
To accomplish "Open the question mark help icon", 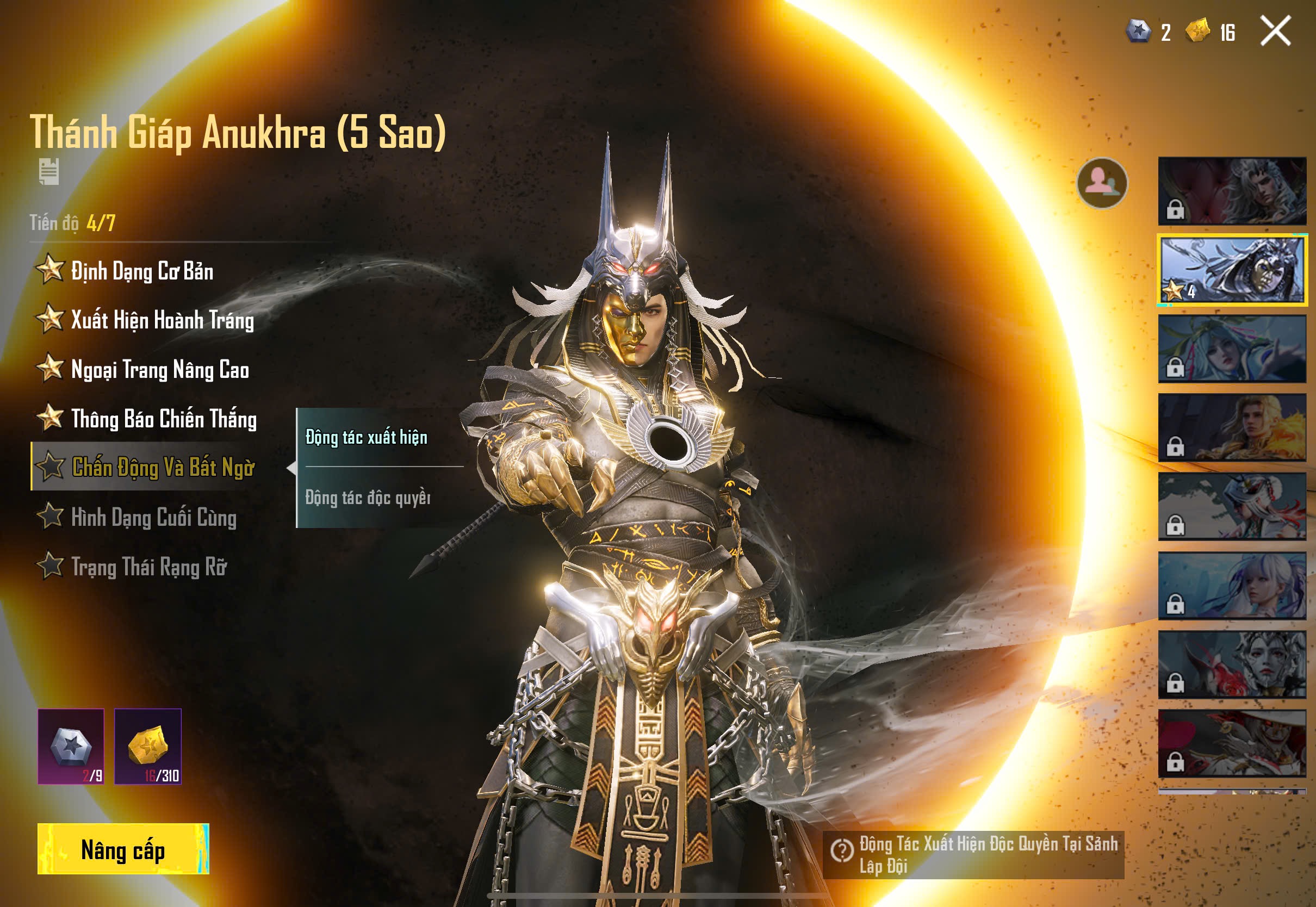I will click(x=842, y=850).
